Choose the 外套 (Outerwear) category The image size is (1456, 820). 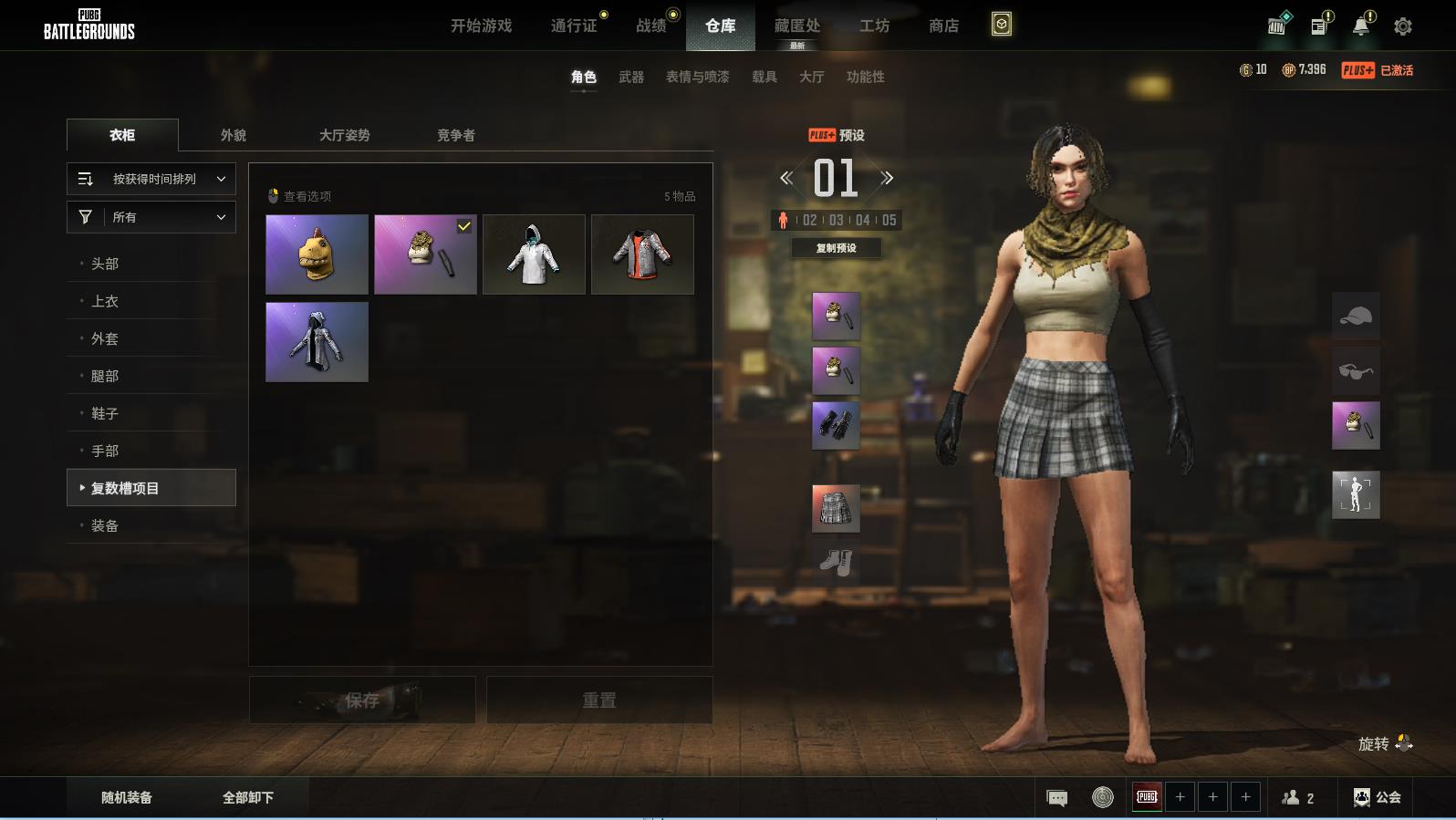105,338
